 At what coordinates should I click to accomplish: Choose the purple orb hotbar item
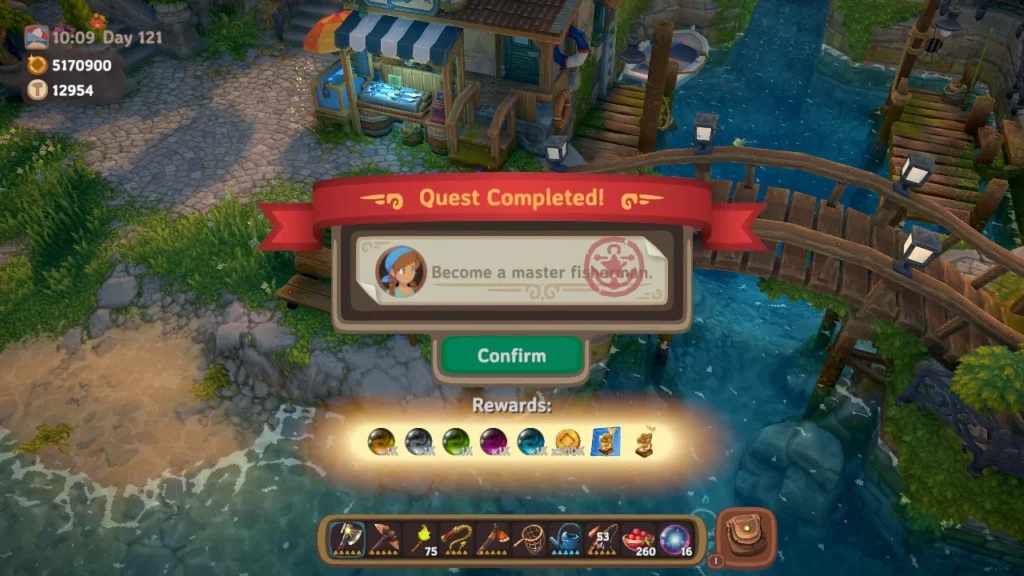point(674,540)
